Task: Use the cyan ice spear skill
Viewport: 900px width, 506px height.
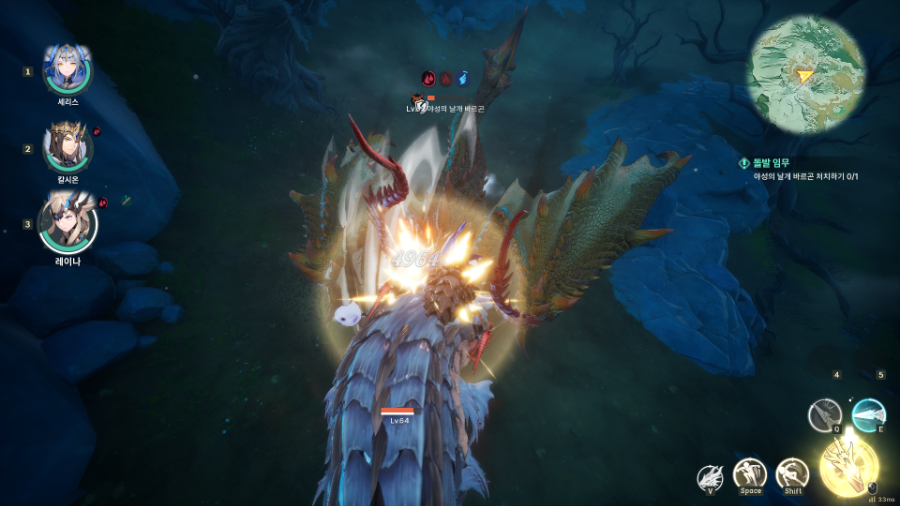Action: tap(869, 414)
